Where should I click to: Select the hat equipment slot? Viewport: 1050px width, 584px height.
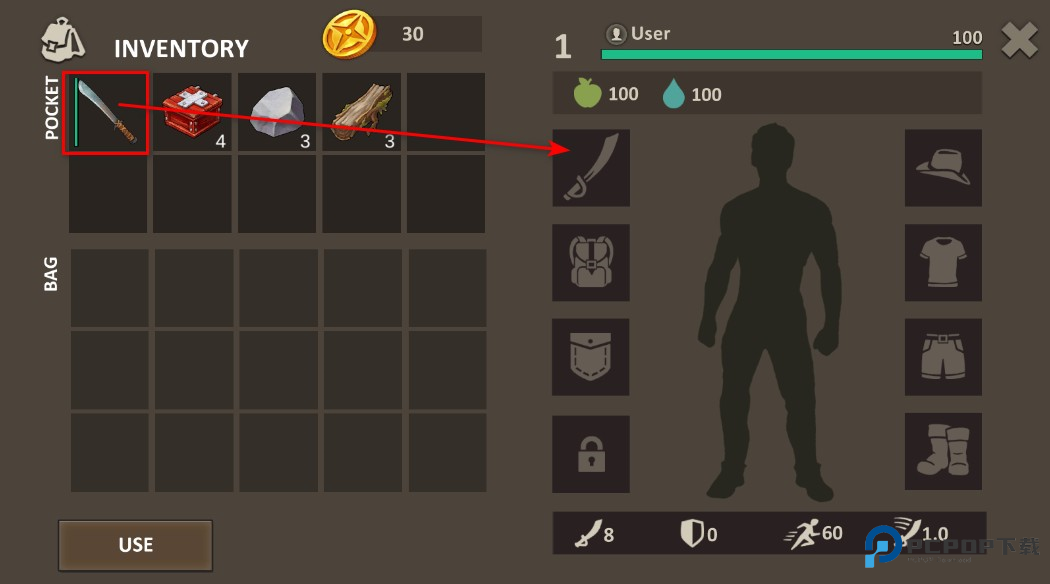943,168
